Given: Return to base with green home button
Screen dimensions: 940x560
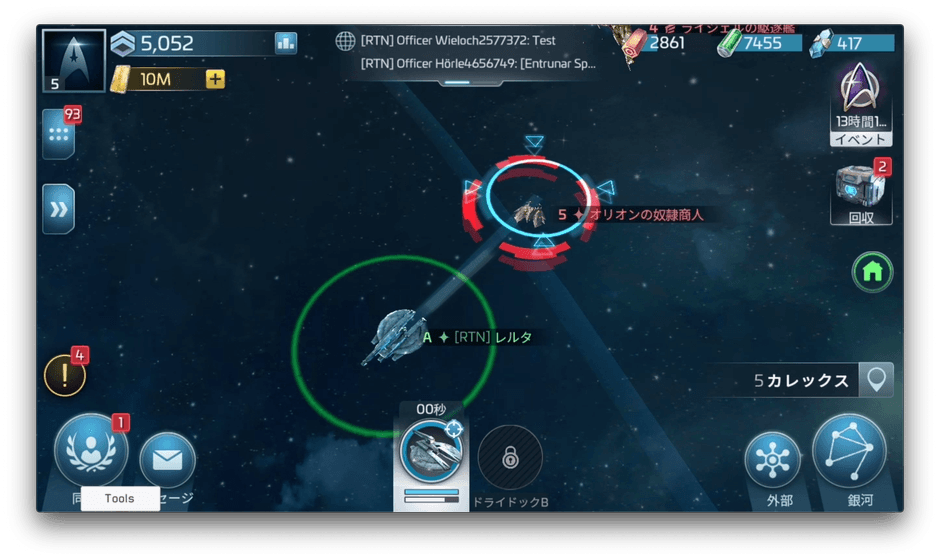Looking at the screenshot, I should click(872, 271).
